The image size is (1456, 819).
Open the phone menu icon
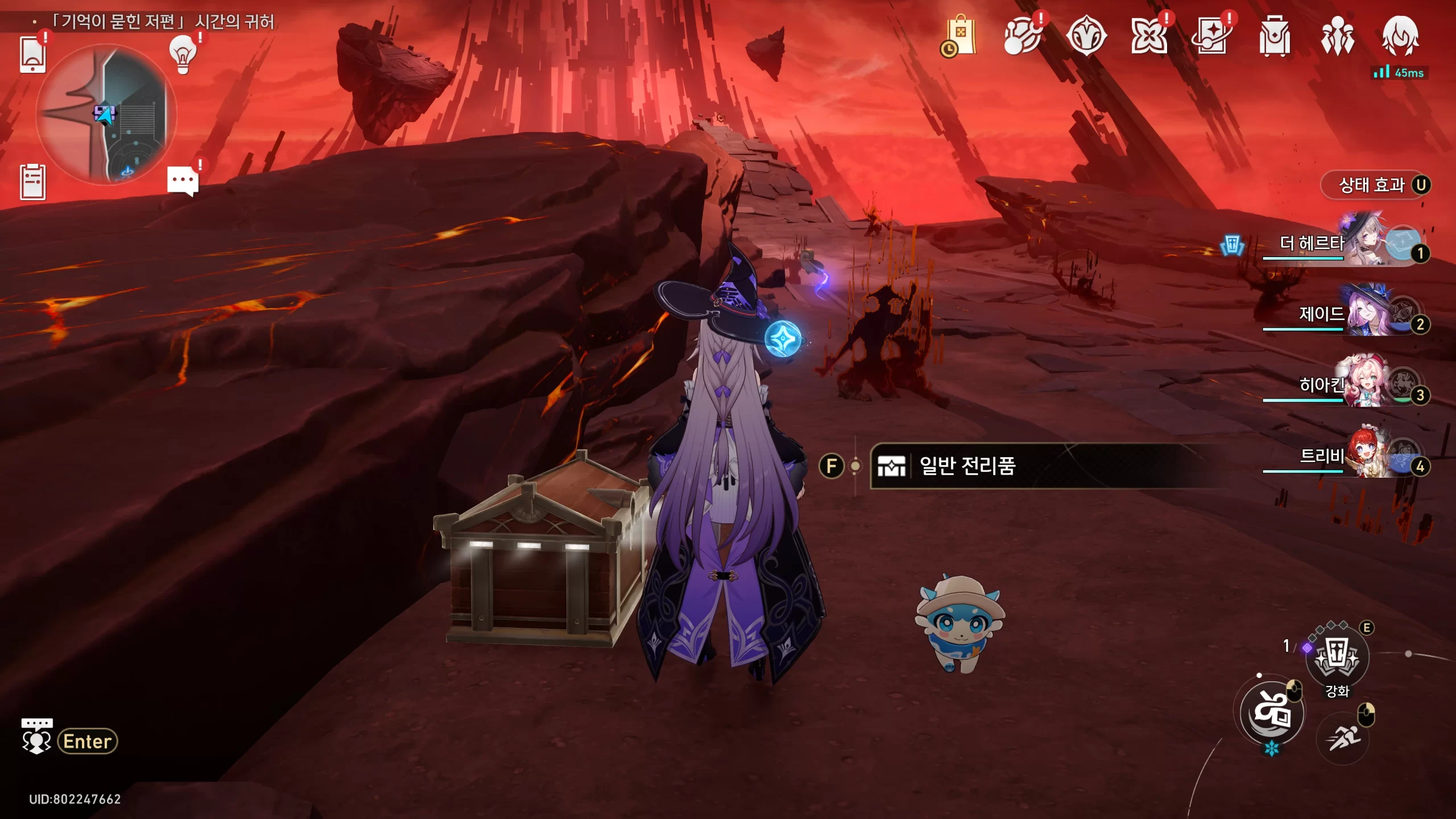point(32,54)
